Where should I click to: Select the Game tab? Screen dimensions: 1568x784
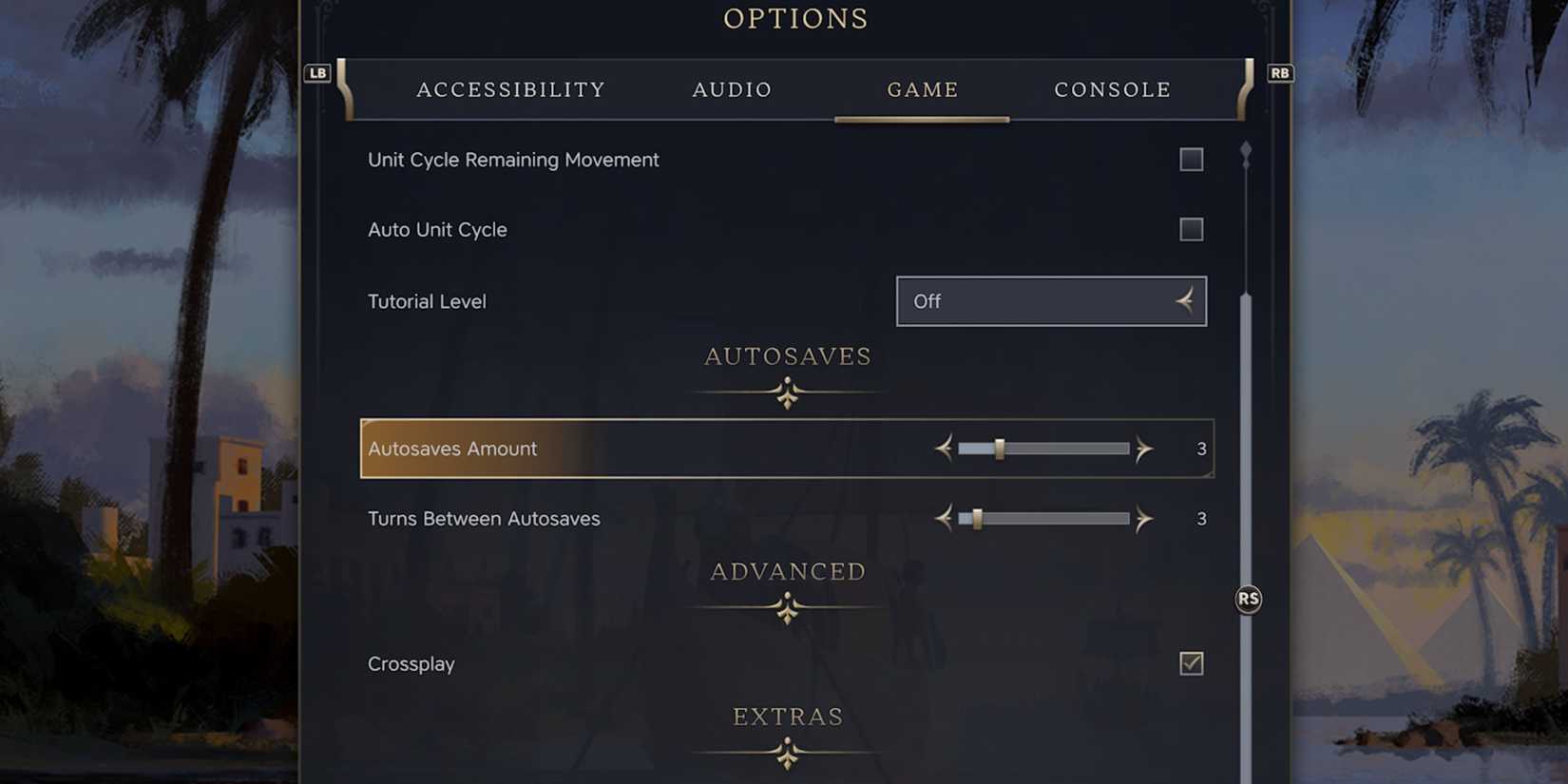pos(922,89)
